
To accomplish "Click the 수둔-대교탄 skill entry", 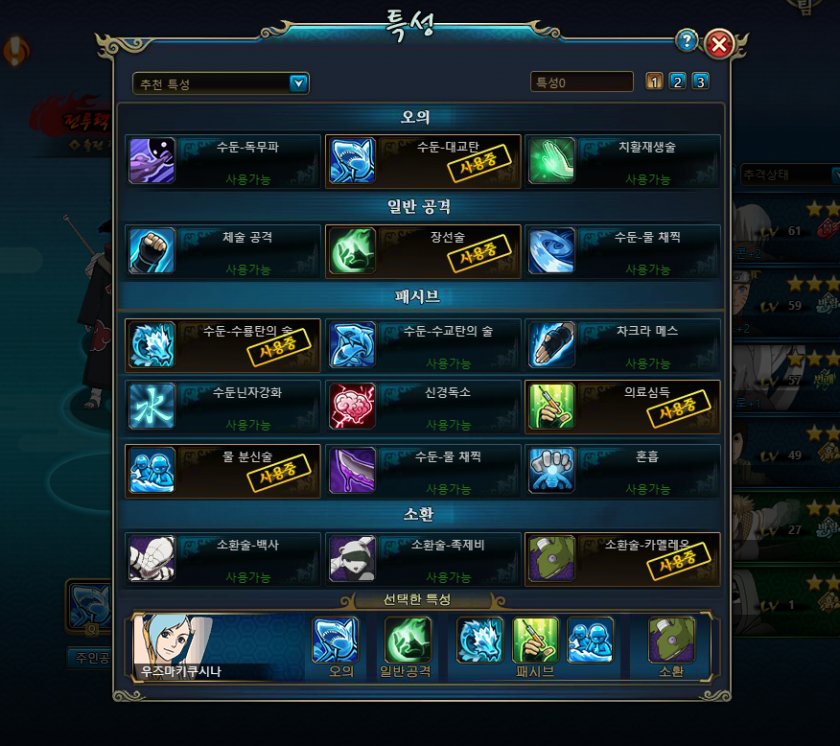I will 423,161.
